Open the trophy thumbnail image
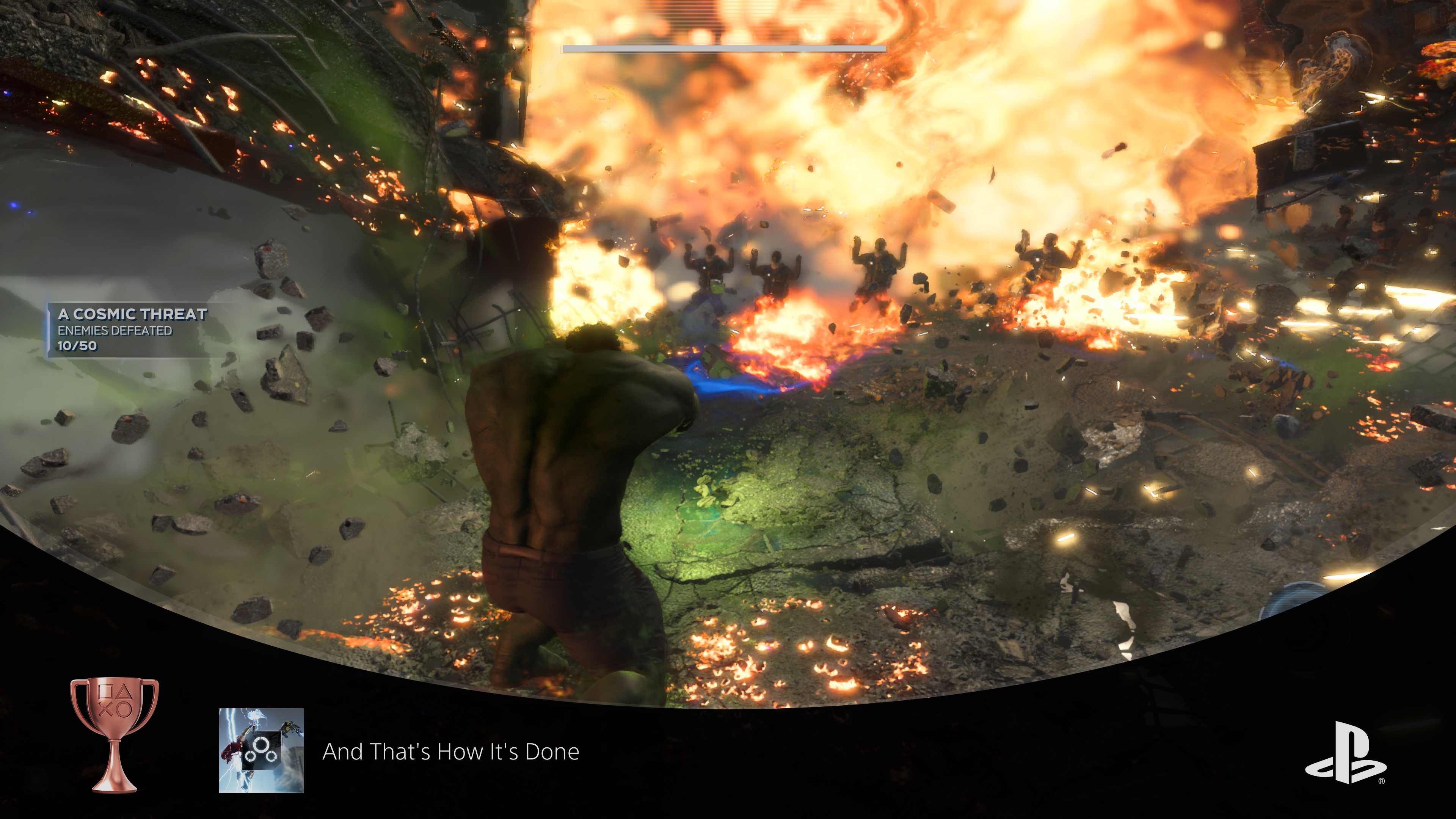 pos(261,750)
